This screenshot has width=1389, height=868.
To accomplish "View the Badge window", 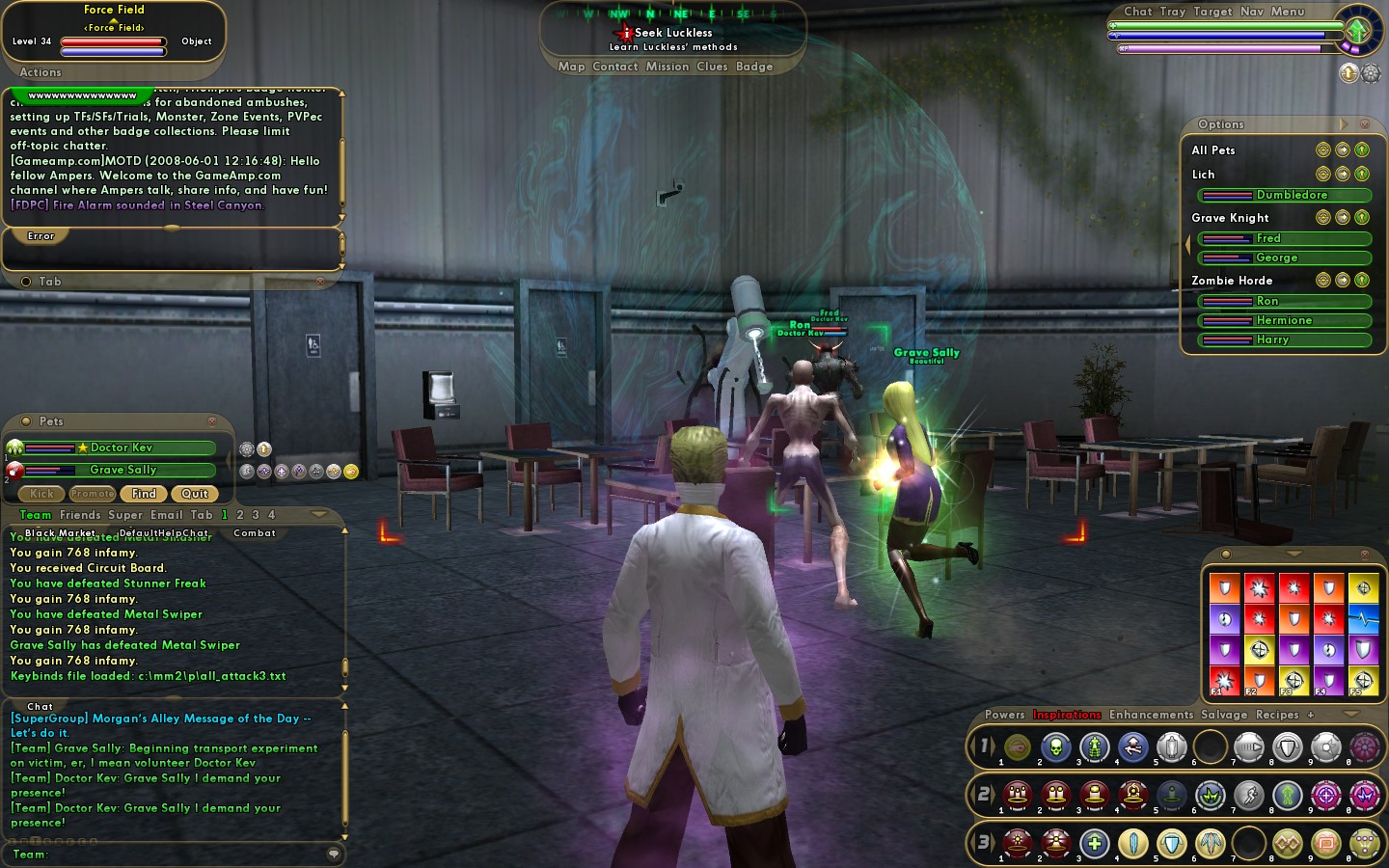I will point(754,67).
